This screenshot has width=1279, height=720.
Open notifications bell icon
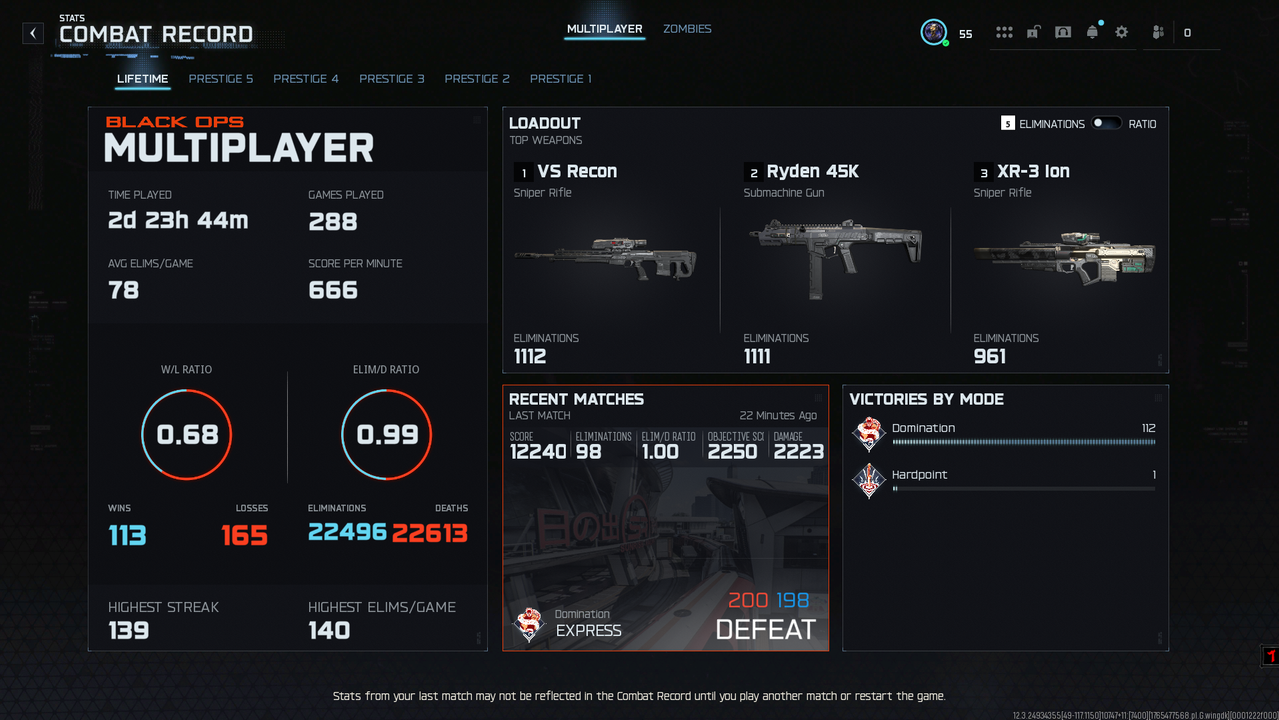[x=1092, y=32]
